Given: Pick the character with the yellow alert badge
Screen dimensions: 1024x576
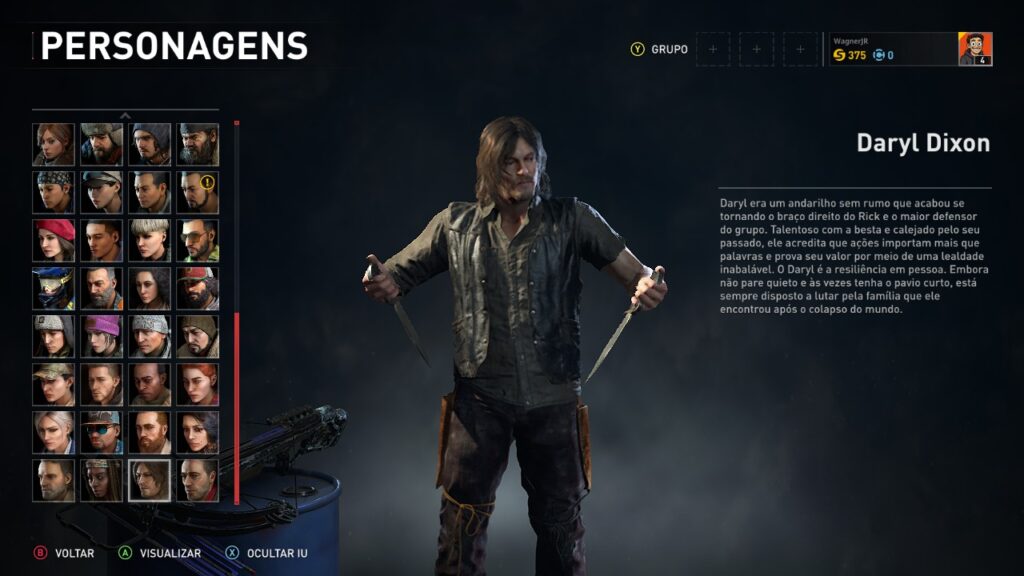Looking at the screenshot, I should pyautogui.click(x=198, y=192).
